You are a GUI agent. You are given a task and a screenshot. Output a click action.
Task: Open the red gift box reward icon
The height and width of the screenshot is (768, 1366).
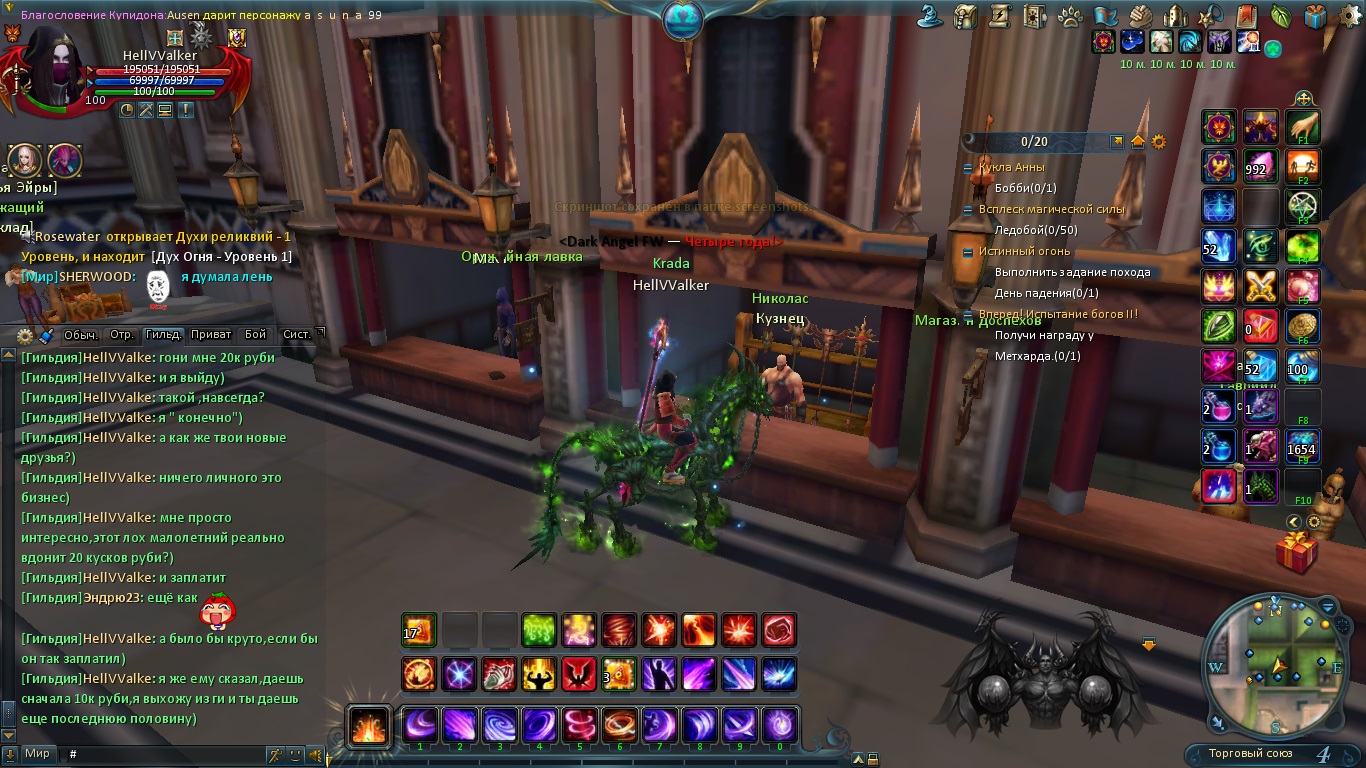click(1297, 551)
